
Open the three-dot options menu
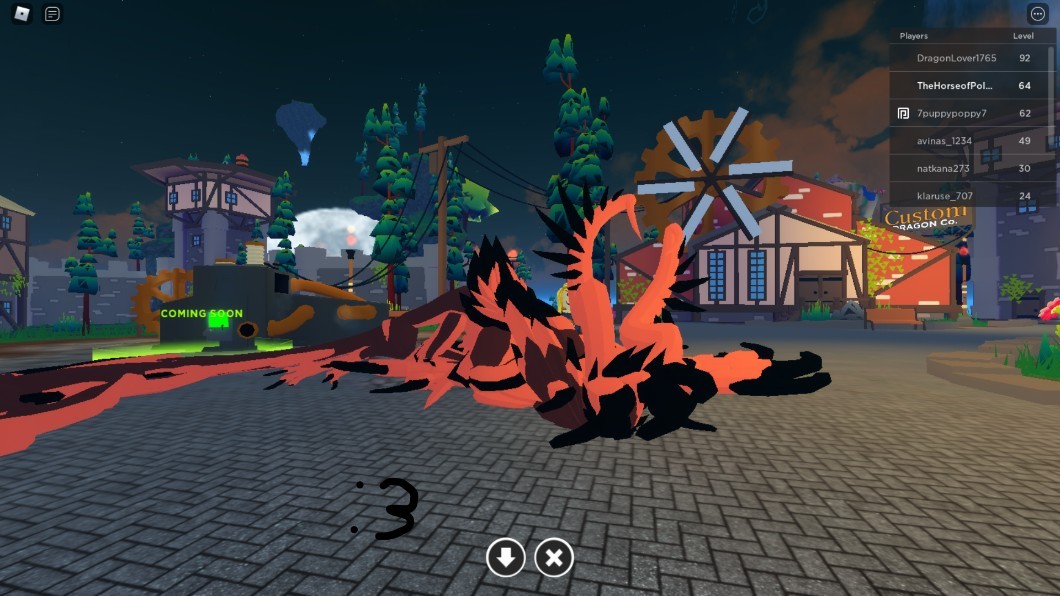(x=1037, y=14)
